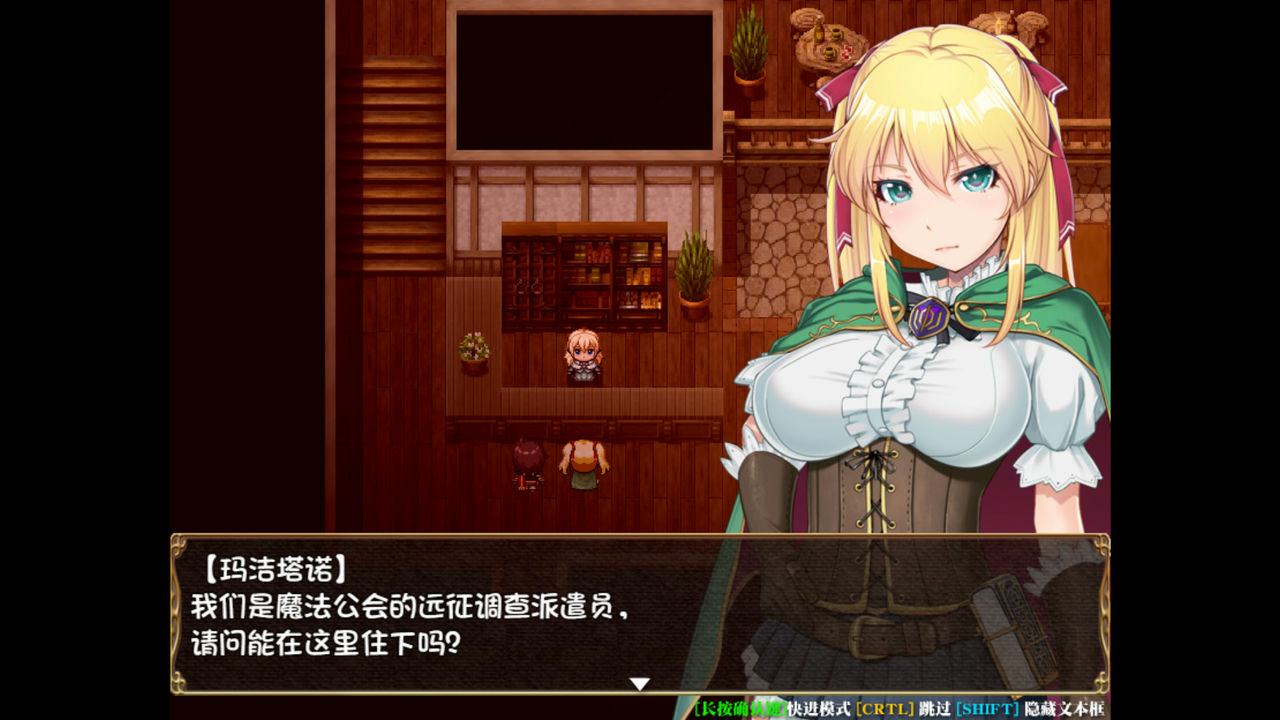Click Marjetano's character portrait

click(930, 200)
